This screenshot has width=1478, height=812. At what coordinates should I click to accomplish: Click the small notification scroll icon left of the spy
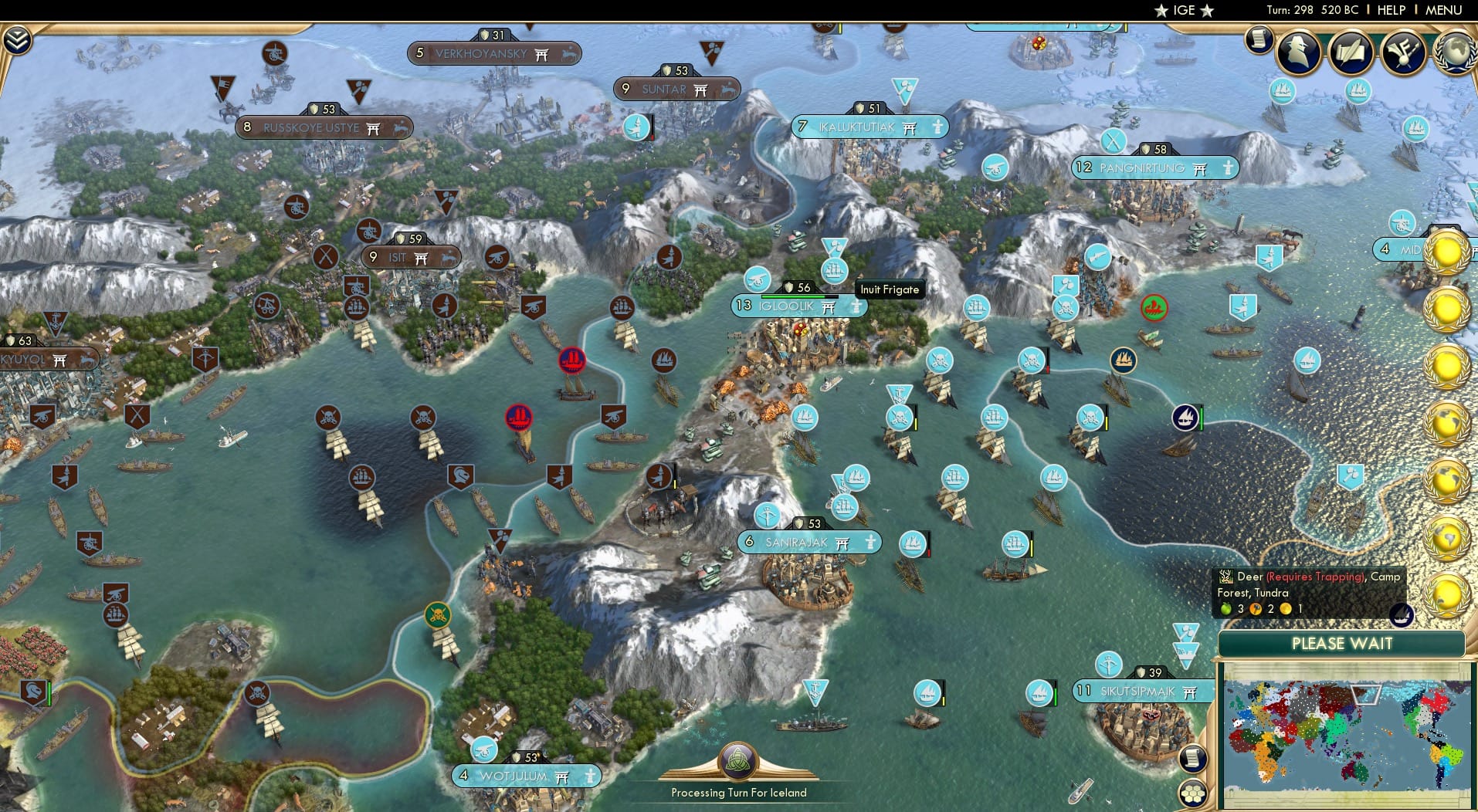click(x=1258, y=40)
